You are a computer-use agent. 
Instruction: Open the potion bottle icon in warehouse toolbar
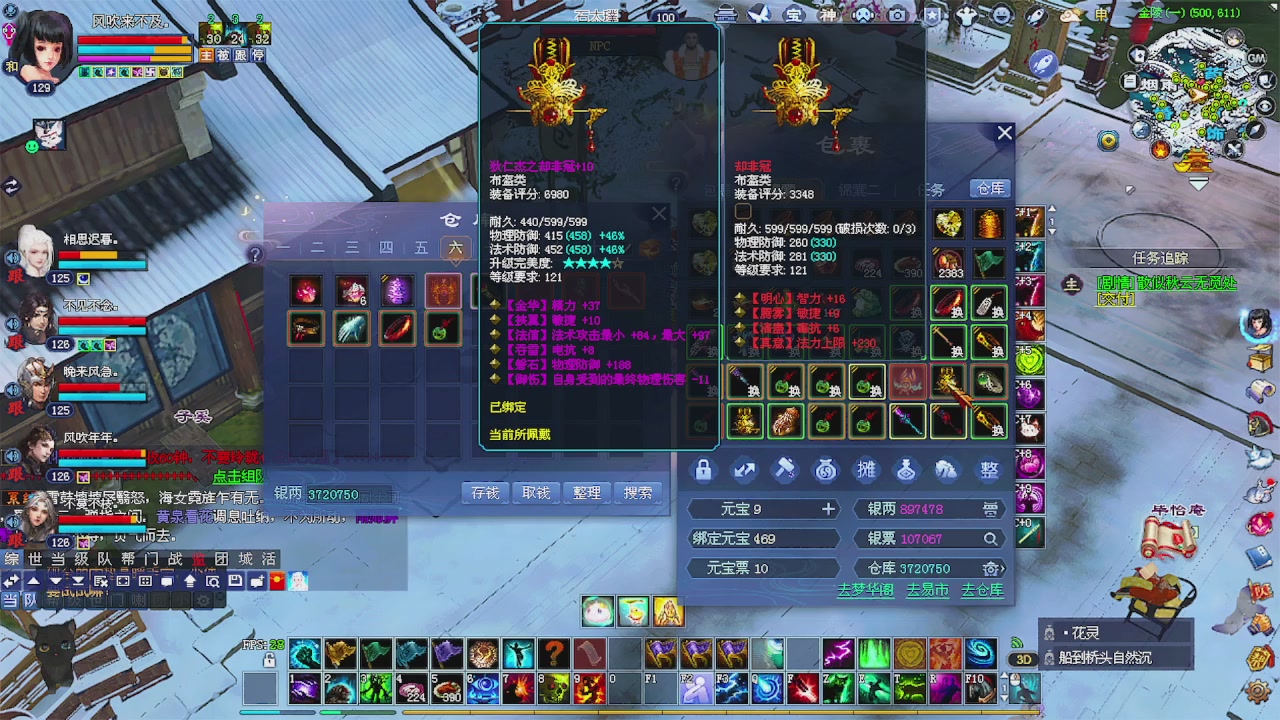906,470
